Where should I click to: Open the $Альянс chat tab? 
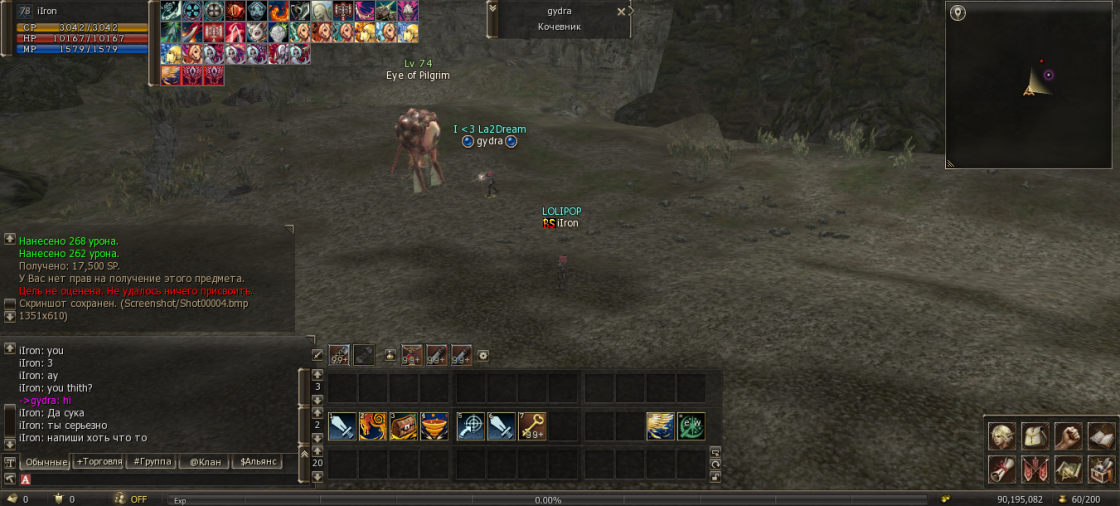click(256, 462)
